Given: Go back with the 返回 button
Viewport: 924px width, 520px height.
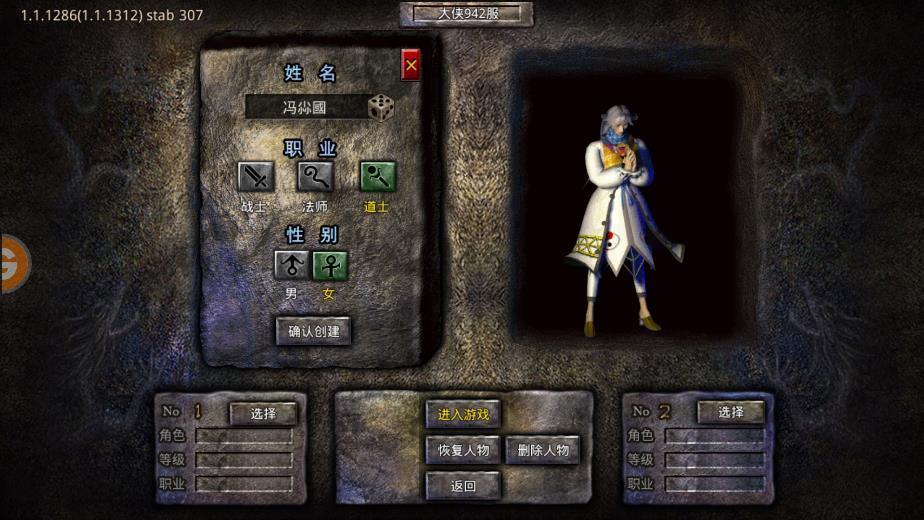Looking at the screenshot, I should tap(463, 486).
